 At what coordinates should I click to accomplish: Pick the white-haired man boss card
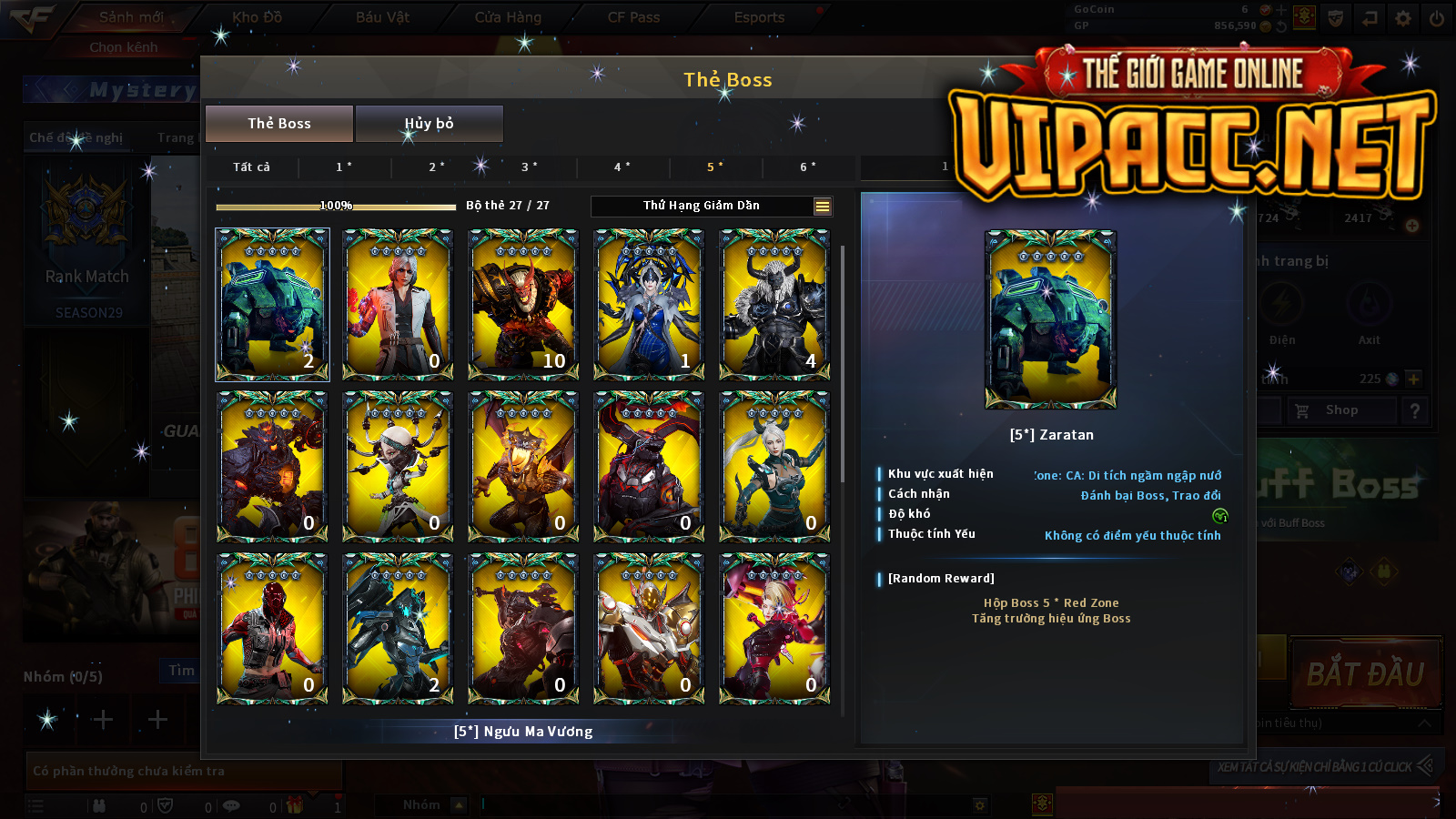tap(398, 304)
